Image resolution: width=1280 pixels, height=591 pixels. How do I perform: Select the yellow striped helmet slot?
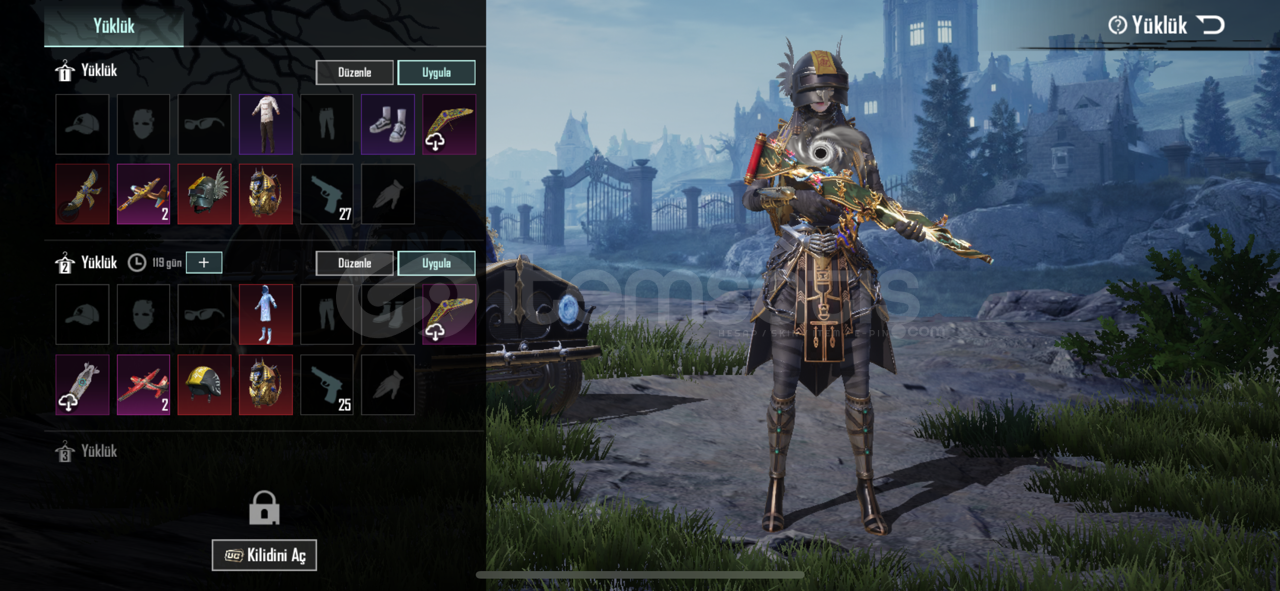[204, 384]
